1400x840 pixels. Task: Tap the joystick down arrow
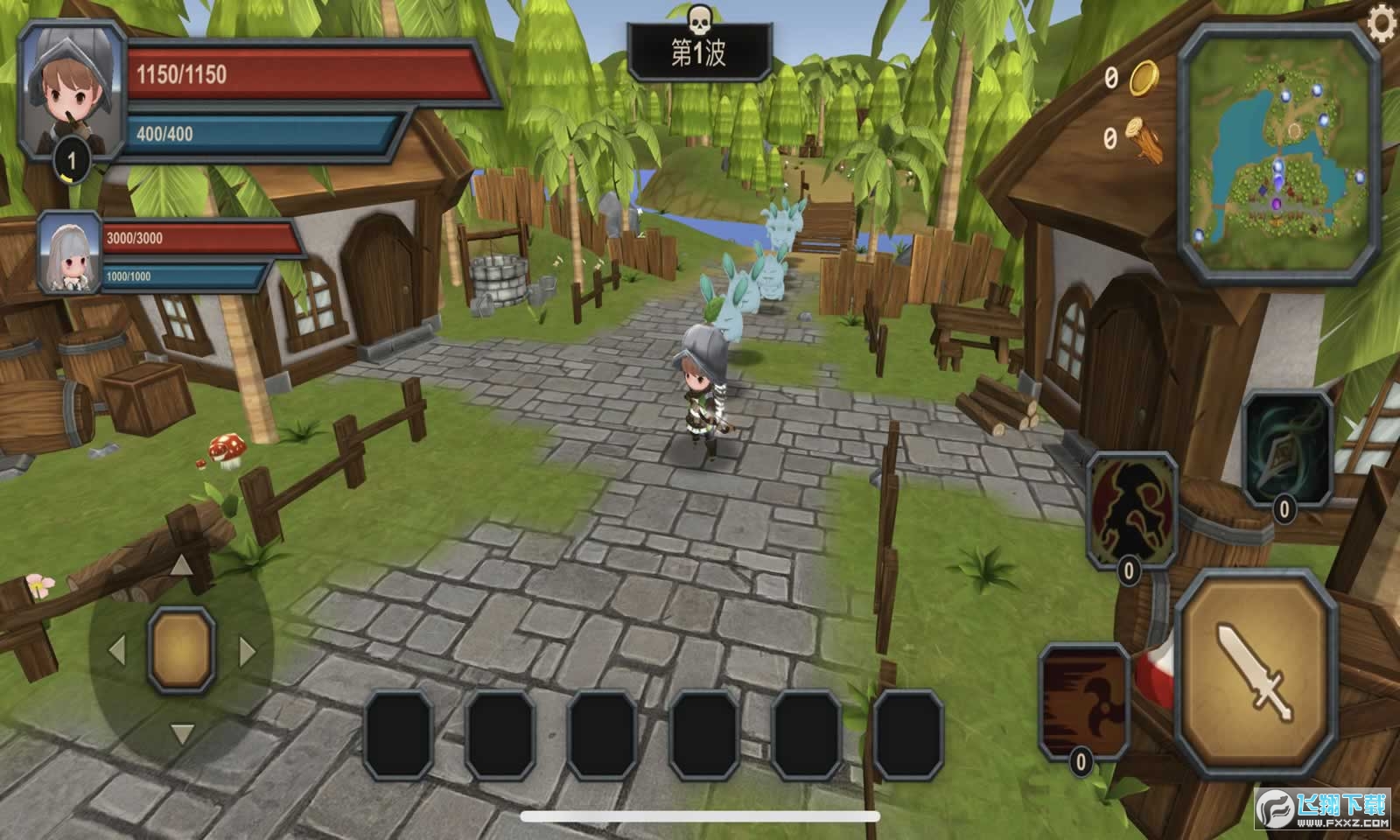click(181, 732)
